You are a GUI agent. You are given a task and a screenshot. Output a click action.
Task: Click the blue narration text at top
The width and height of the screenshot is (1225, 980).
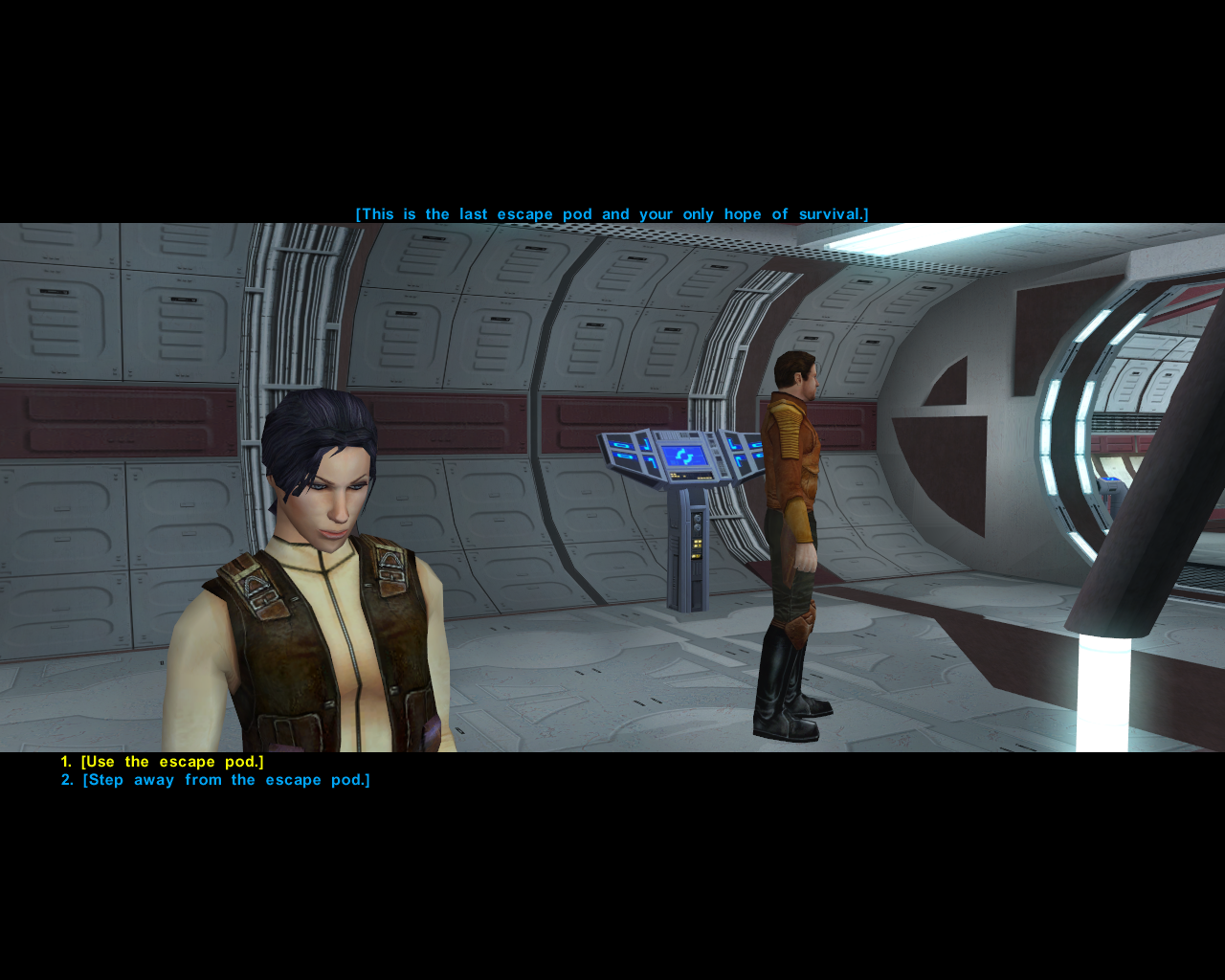click(x=612, y=213)
